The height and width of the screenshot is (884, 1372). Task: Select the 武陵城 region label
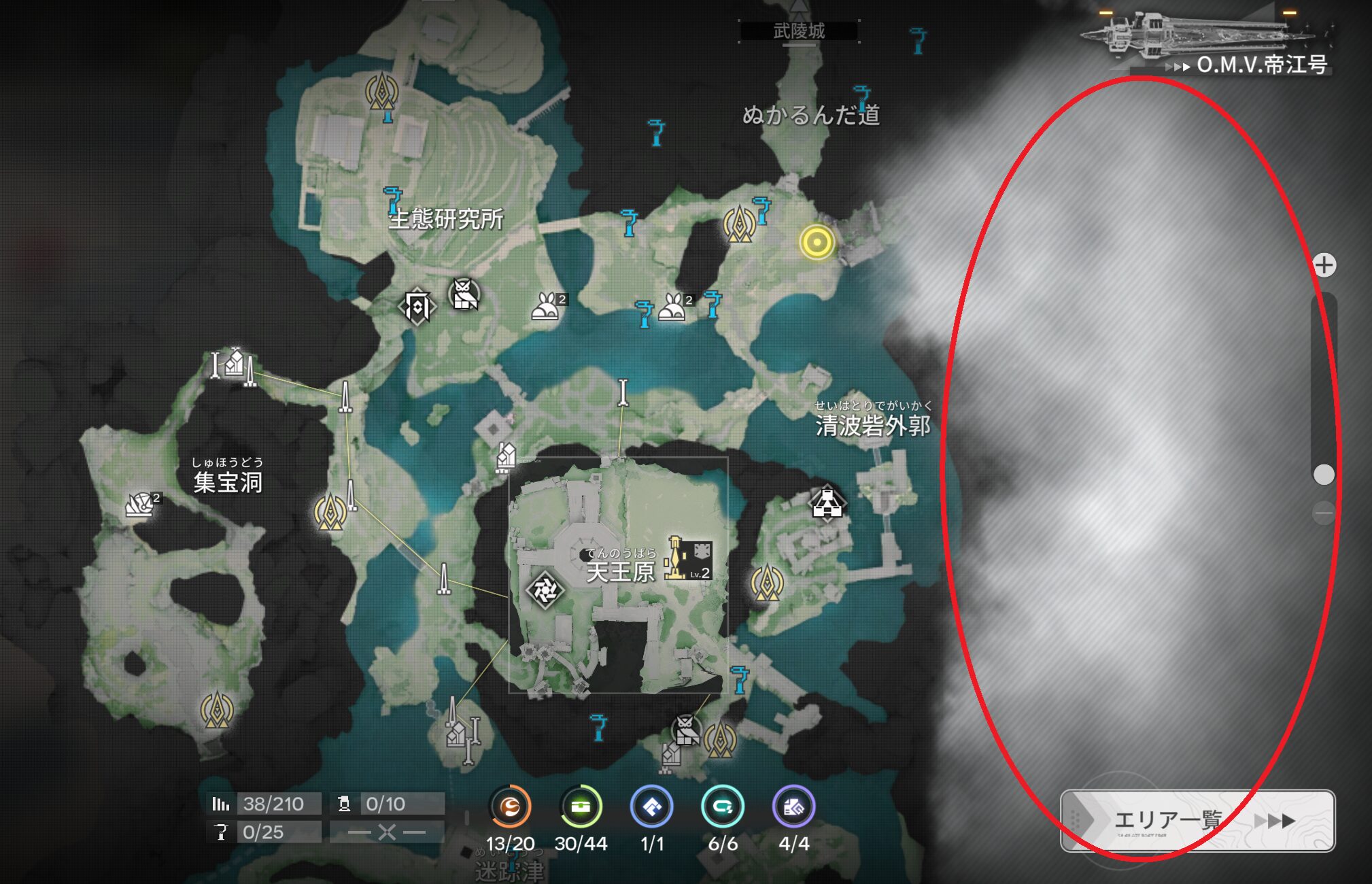799,31
